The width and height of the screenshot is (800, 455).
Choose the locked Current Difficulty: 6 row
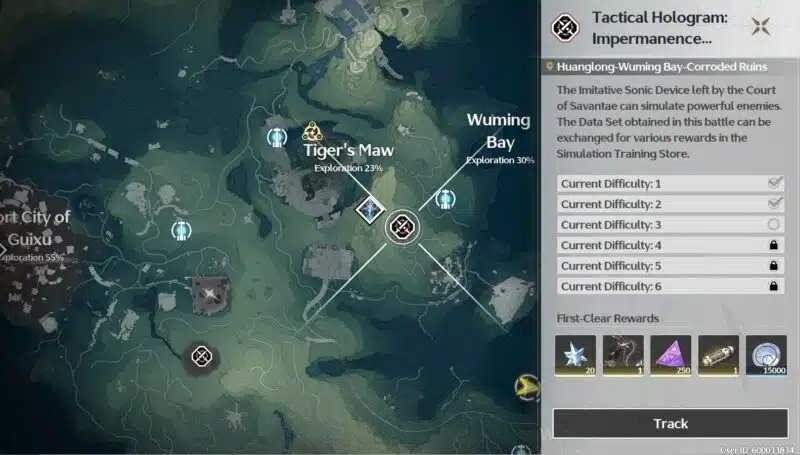669,286
